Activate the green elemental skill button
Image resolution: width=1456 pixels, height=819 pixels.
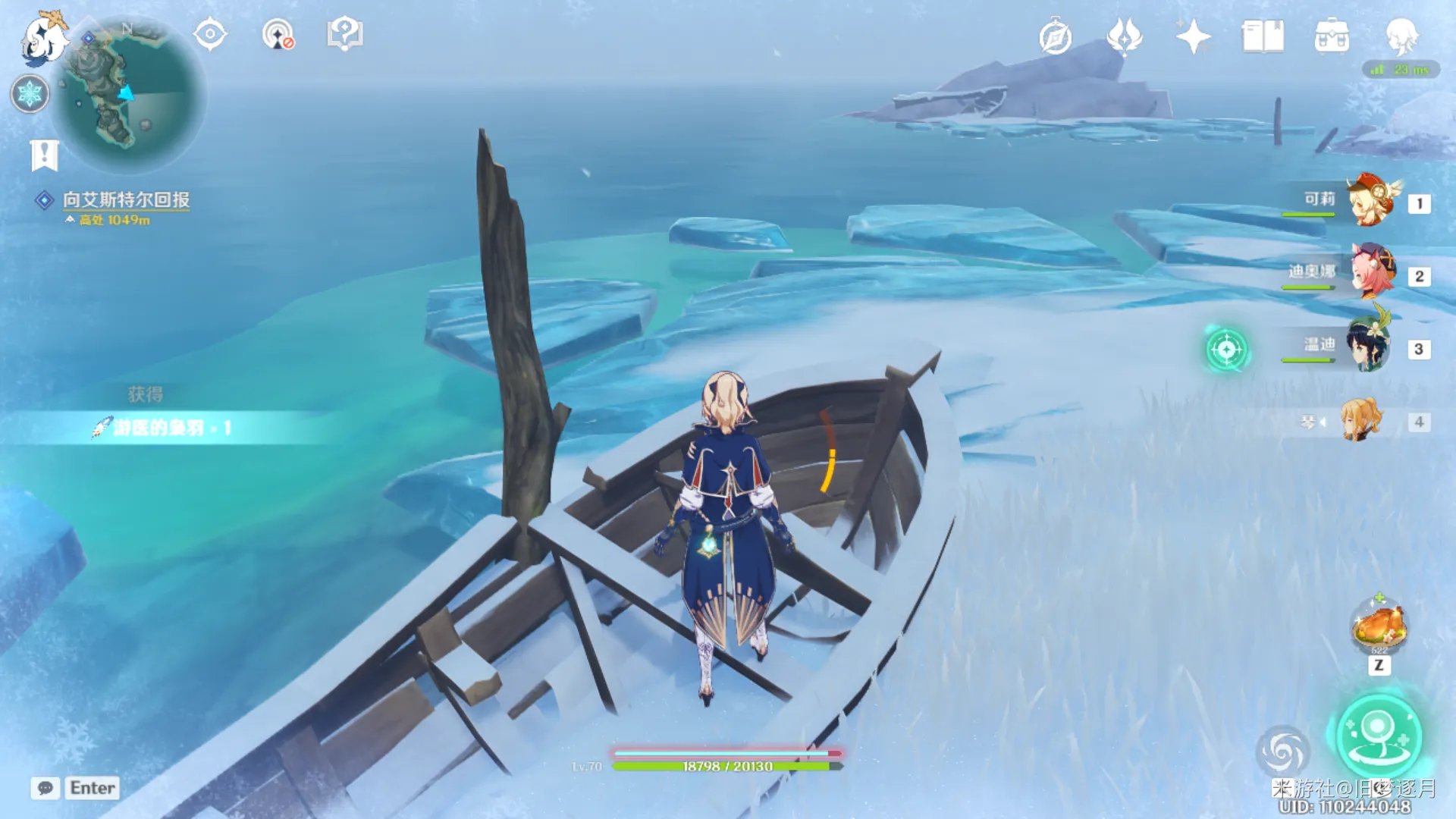click(1378, 736)
